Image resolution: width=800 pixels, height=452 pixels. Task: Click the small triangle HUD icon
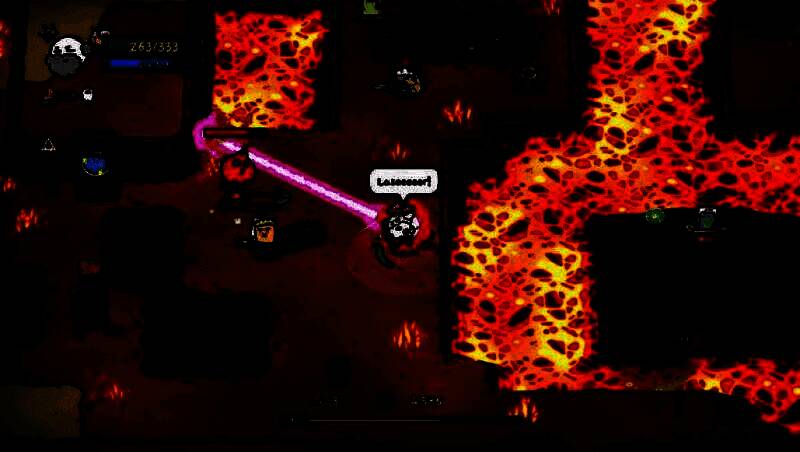pyautogui.click(x=48, y=145)
